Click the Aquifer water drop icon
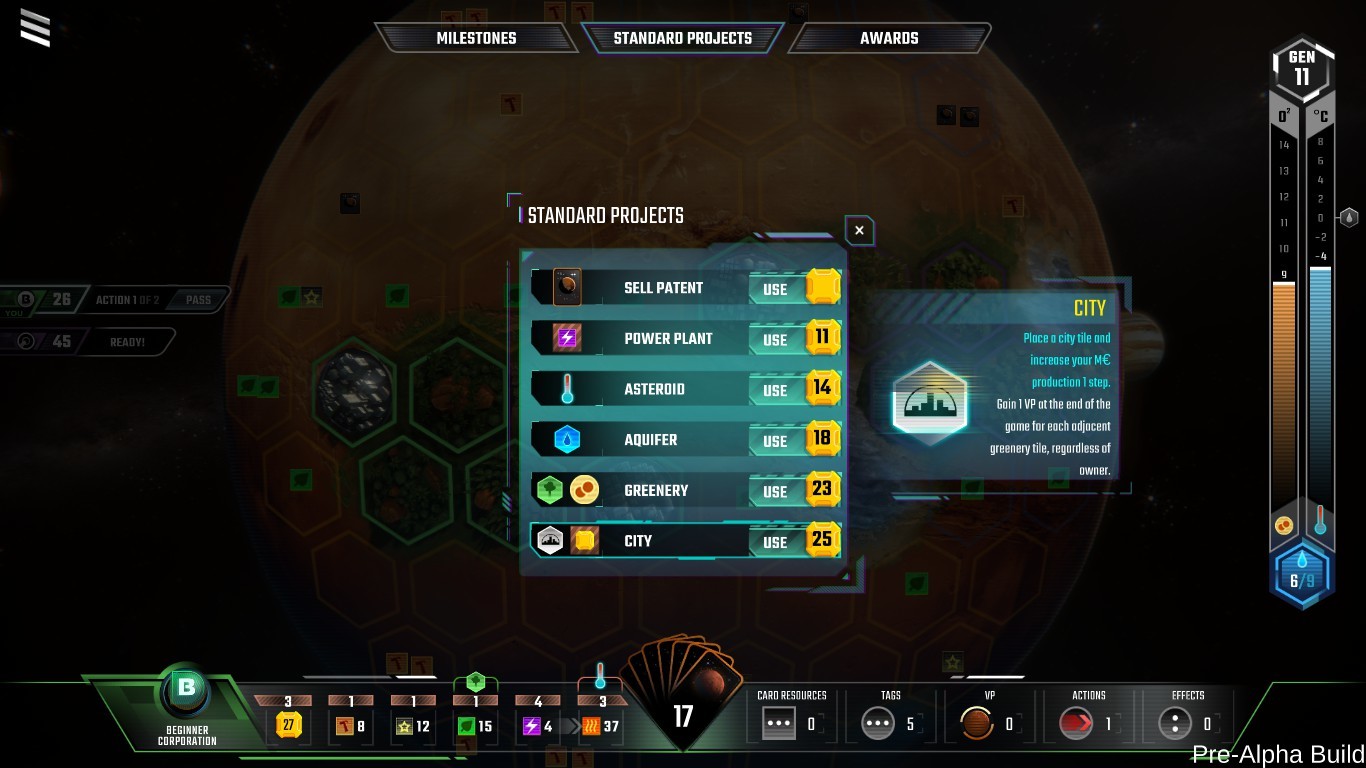Image resolution: width=1366 pixels, height=768 pixels. click(x=565, y=440)
